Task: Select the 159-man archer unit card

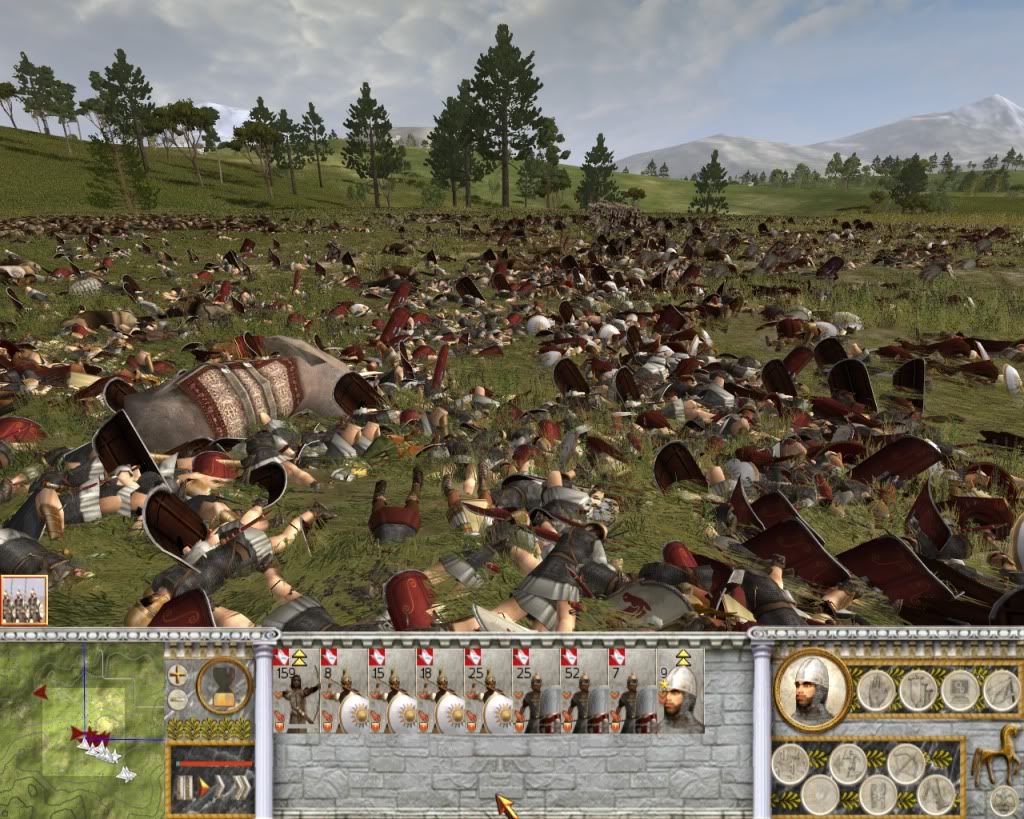Action: click(296, 692)
